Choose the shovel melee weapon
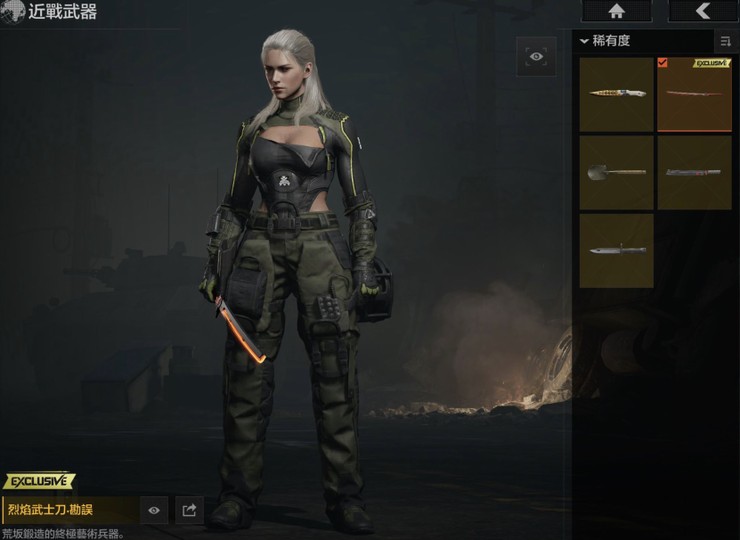 coord(616,172)
